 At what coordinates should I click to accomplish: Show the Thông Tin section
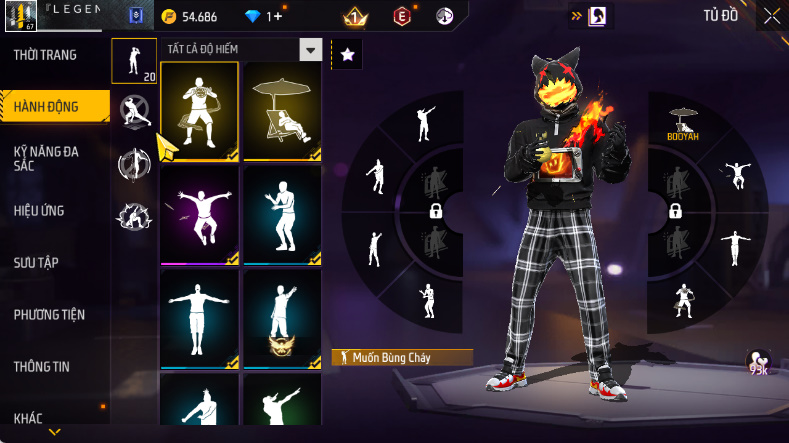[x=41, y=367]
